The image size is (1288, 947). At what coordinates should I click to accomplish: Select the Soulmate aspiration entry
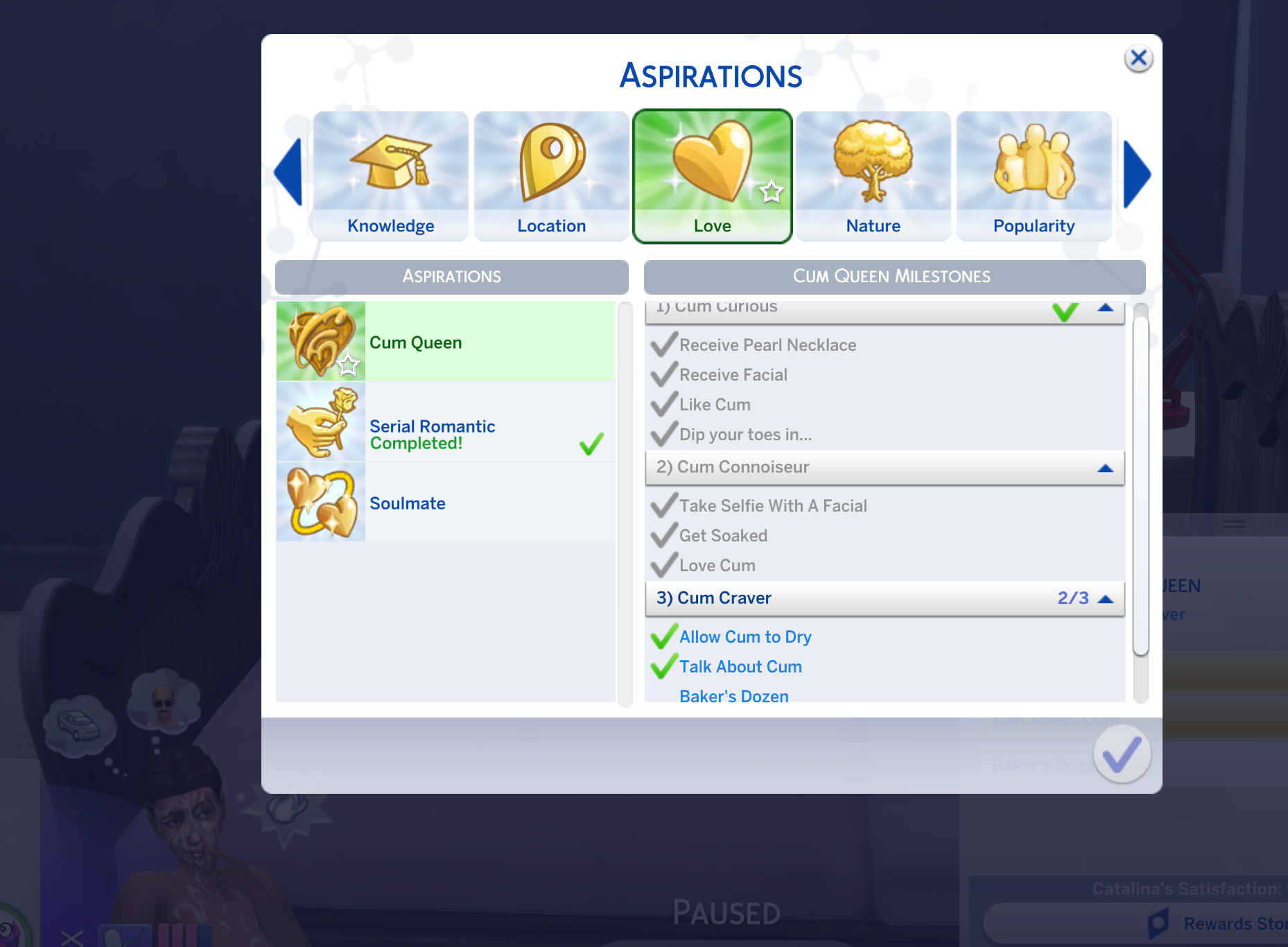click(x=445, y=502)
